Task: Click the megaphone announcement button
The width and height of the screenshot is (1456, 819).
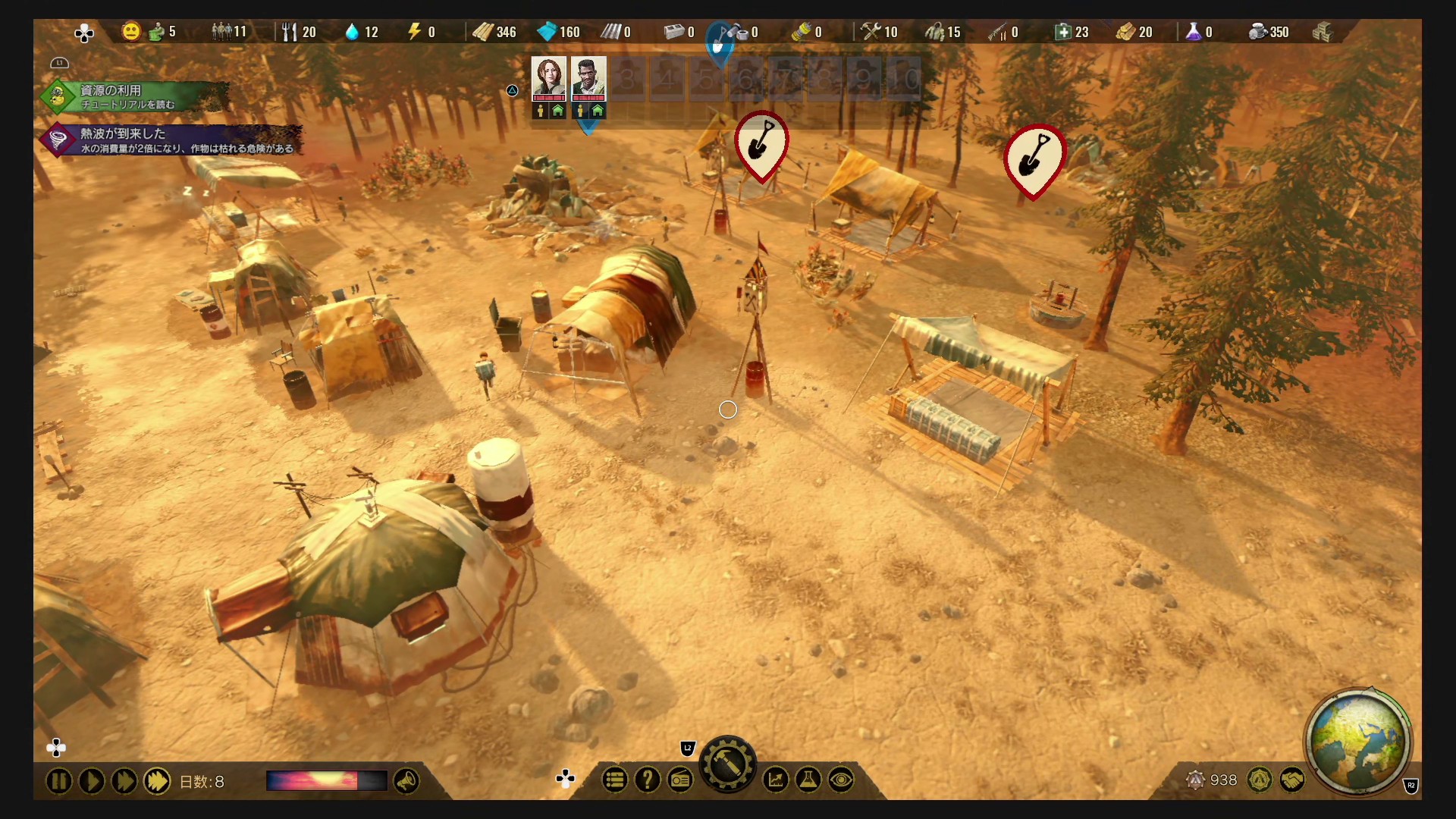Action: coord(406,781)
